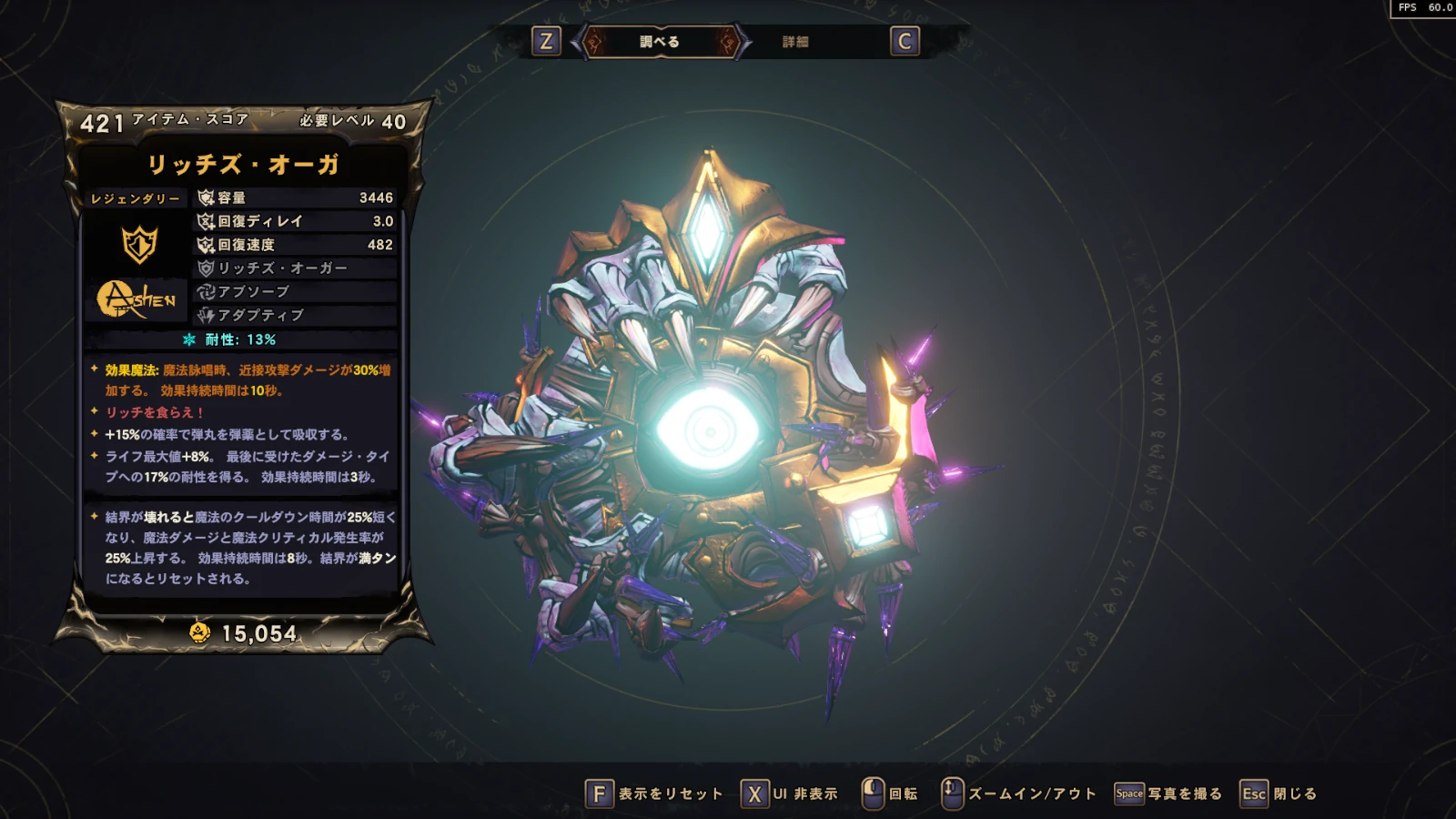Switch to the 調べる inspect tab
The image size is (1456, 819).
click(660, 42)
